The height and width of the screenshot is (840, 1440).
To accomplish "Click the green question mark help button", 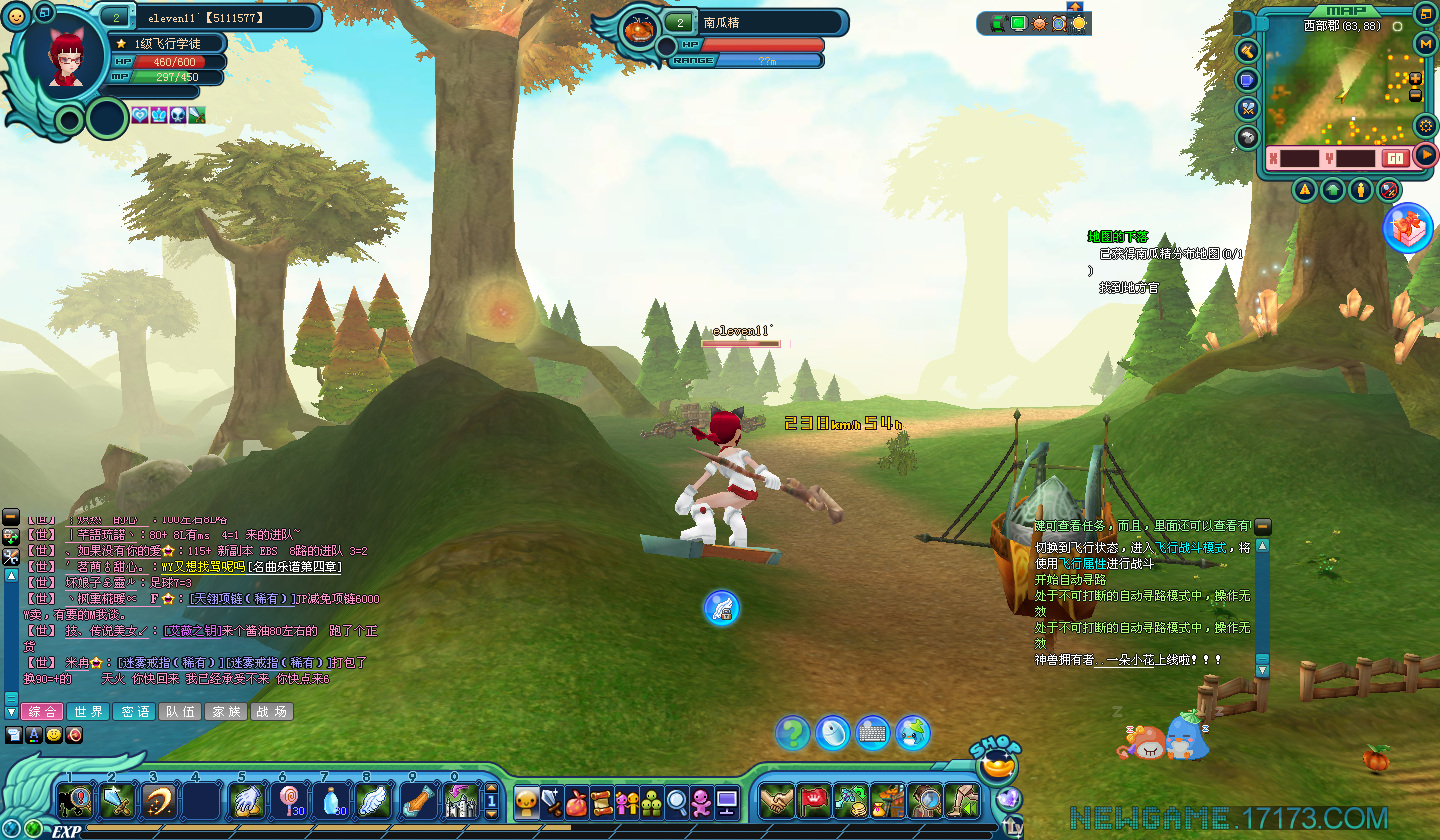I will coord(793,733).
